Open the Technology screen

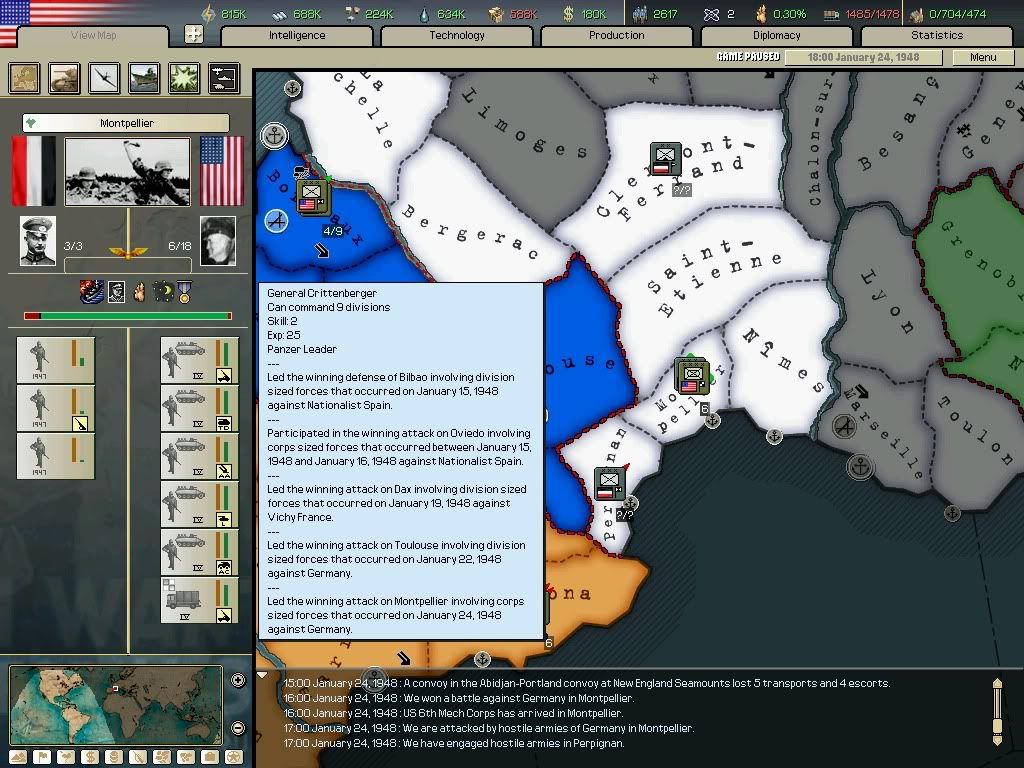457,36
